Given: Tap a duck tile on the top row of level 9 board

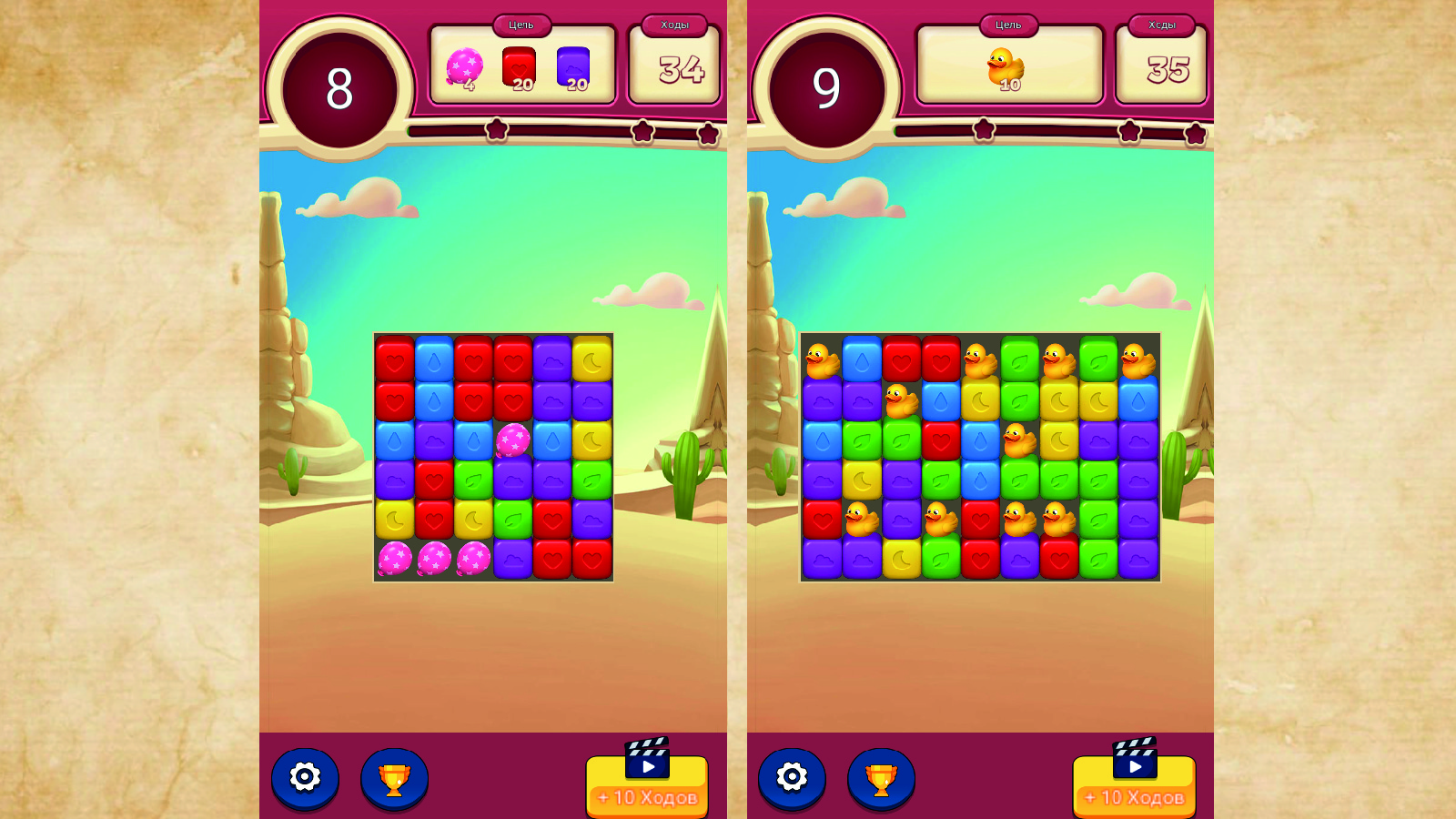Looking at the screenshot, I should (819, 358).
